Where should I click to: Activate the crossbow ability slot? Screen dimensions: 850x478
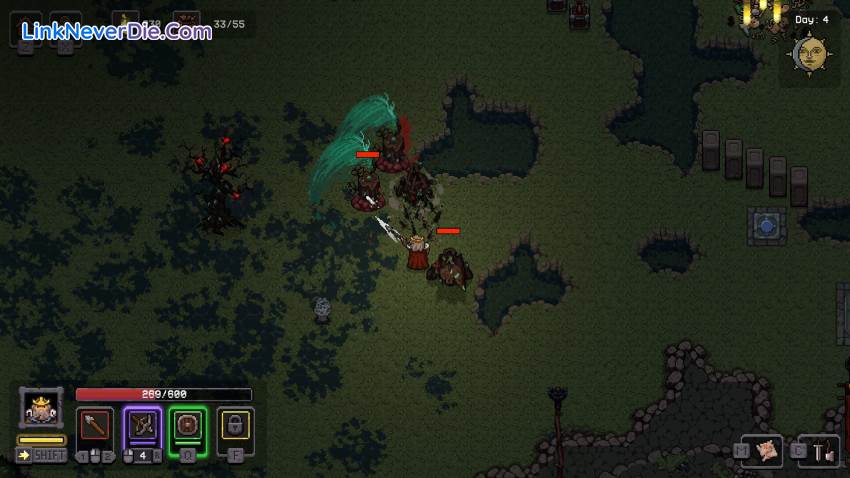142,425
